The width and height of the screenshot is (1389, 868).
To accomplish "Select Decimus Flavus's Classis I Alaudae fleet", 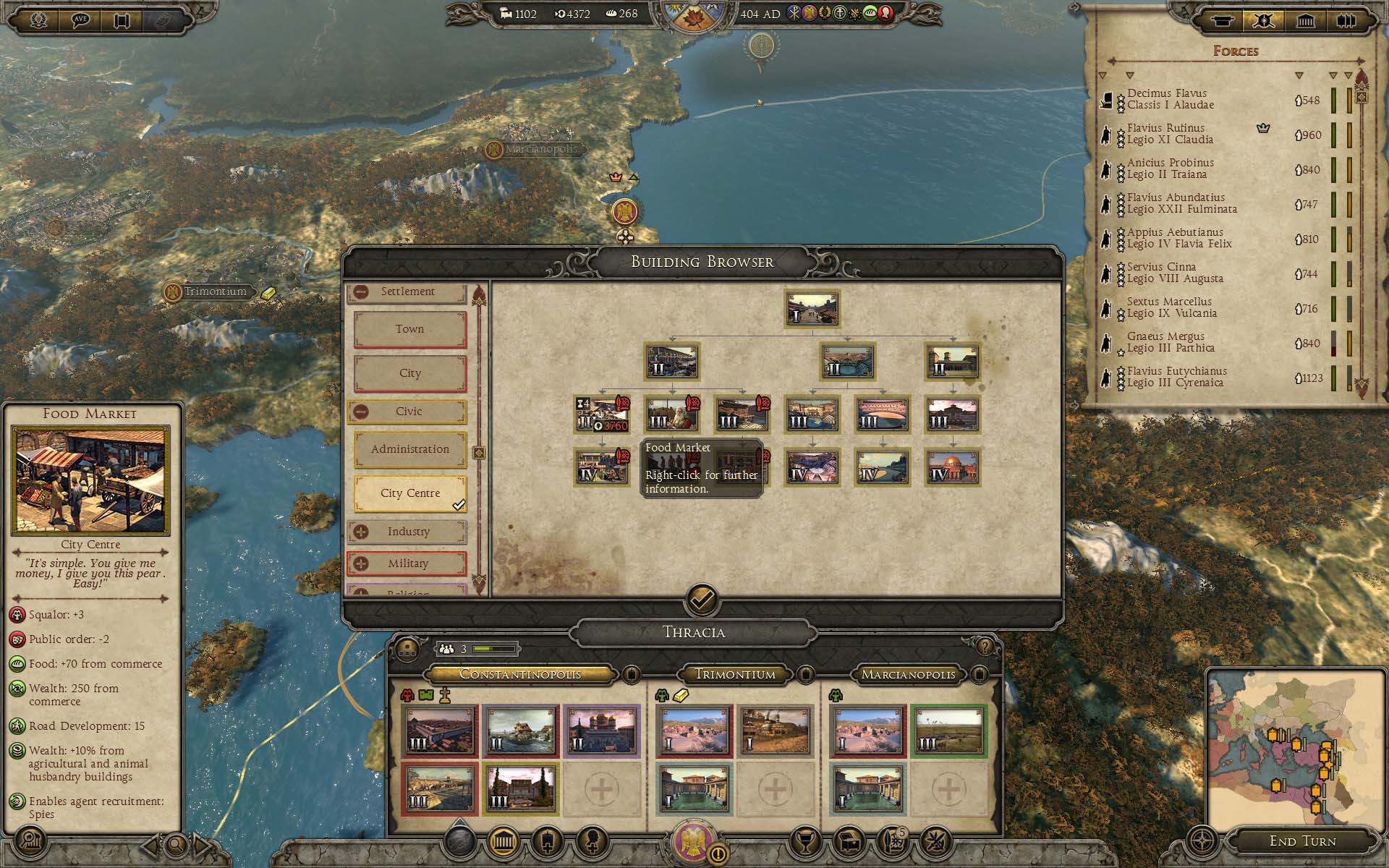I will pyautogui.click(x=1170, y=99).
